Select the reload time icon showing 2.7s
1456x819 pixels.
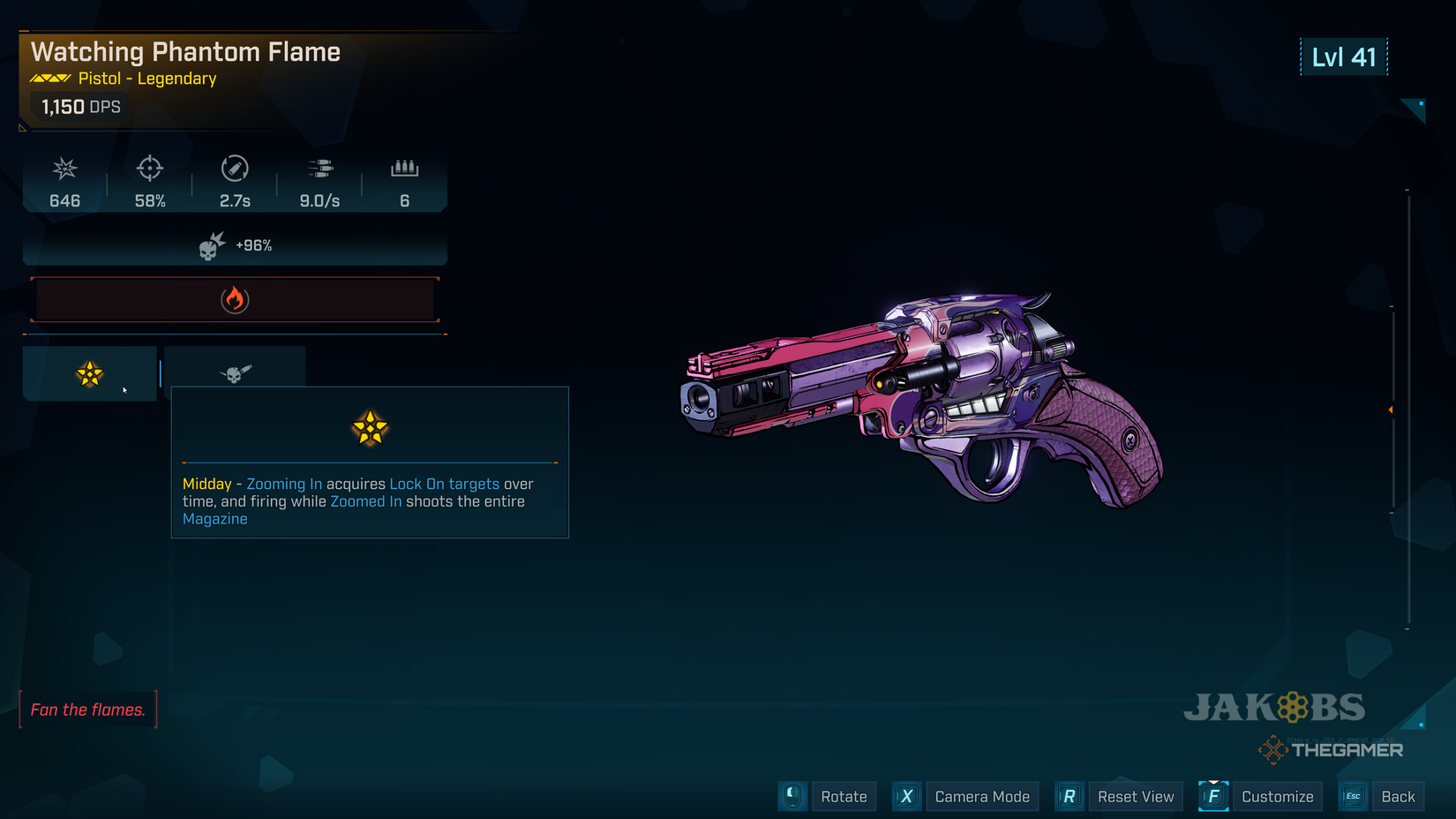point(234,169)
